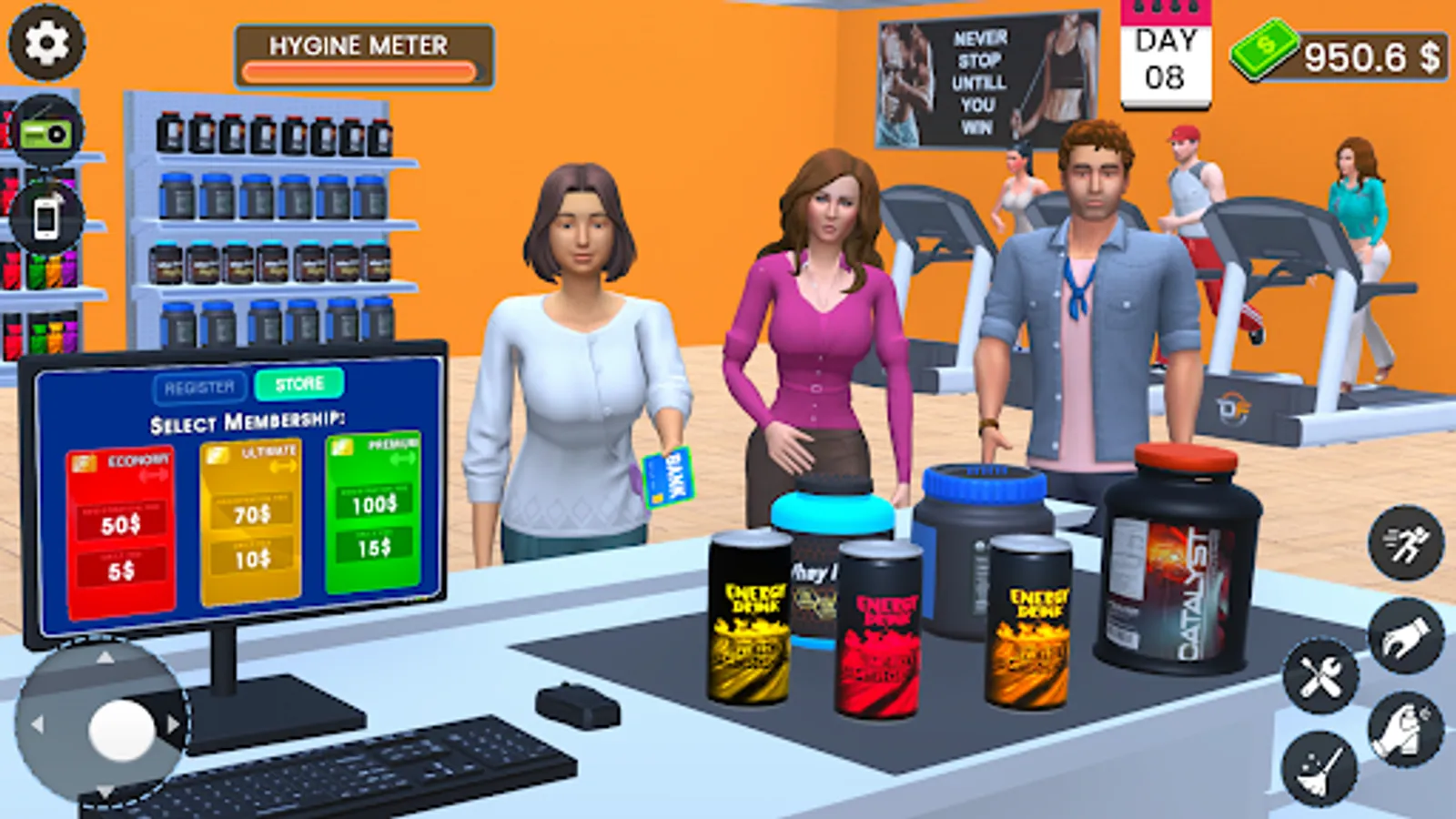Image resolution: width=1456 pixels, height=819 pixels.
Task: Select the red Energy Drink can
Action: coord(878,628)
